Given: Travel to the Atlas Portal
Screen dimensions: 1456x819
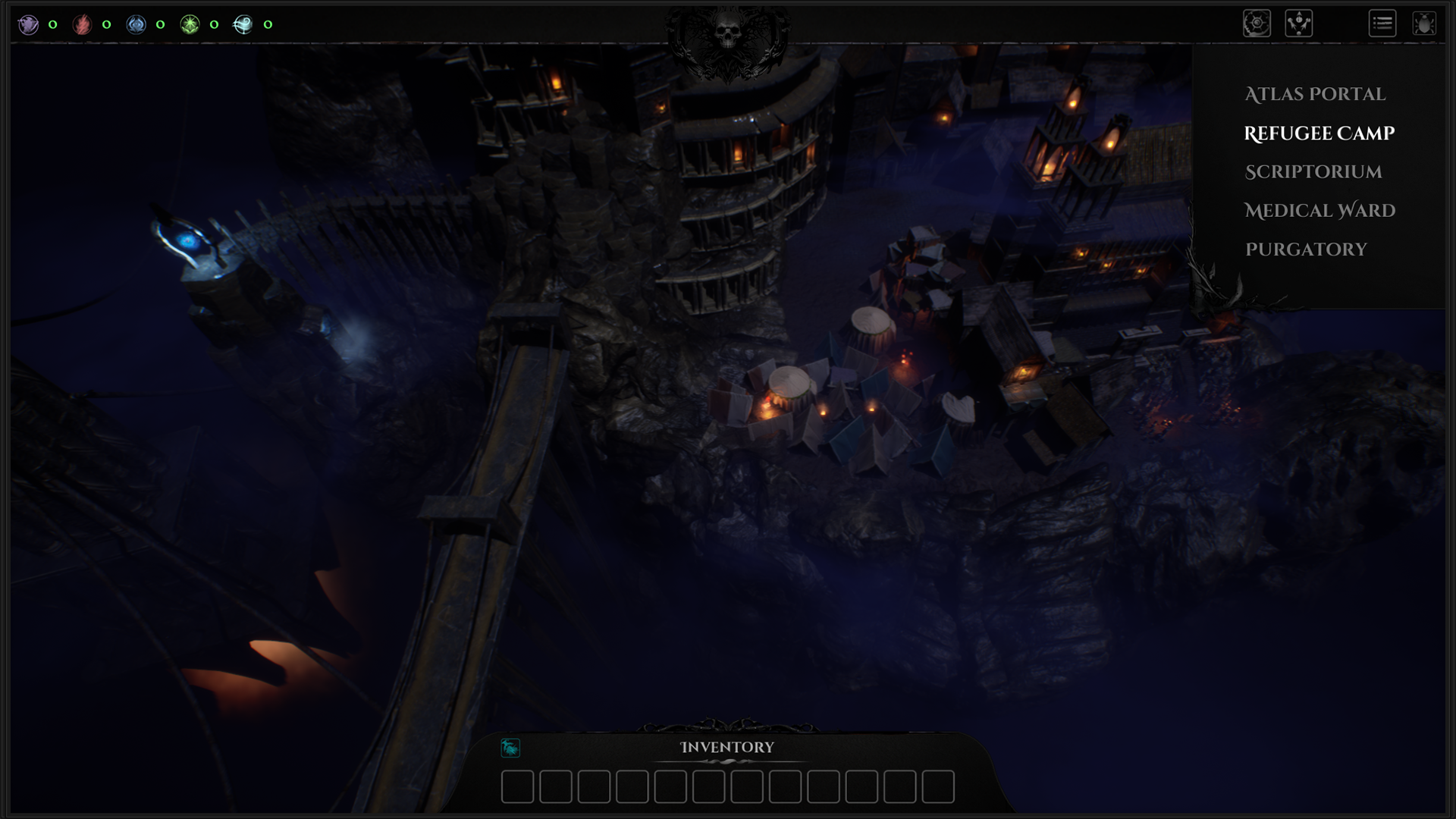Looking at the screenshot, I should [x=1315, y=94].
